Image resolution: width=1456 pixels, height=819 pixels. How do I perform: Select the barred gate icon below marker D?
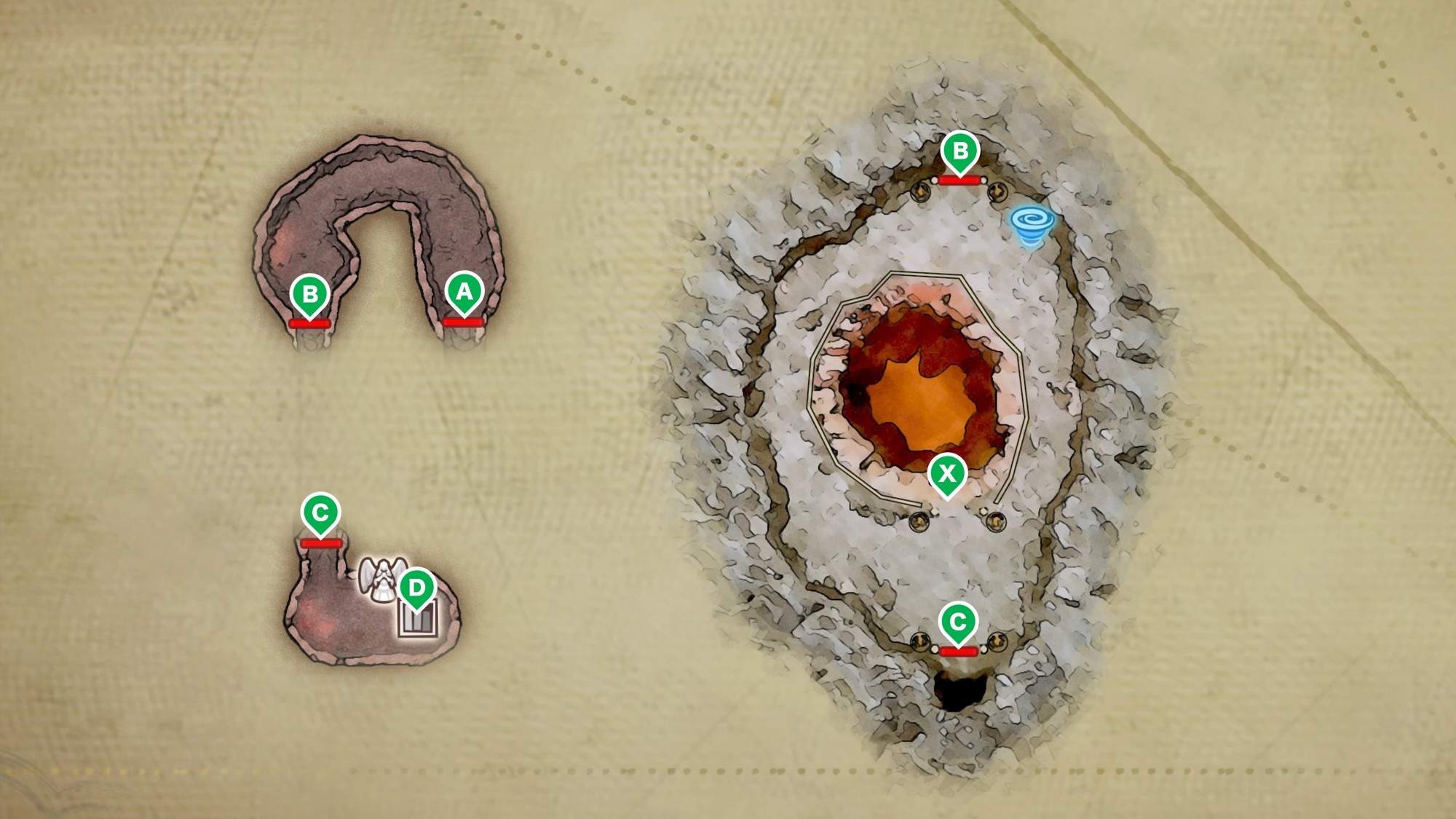(x=419, y=620)
